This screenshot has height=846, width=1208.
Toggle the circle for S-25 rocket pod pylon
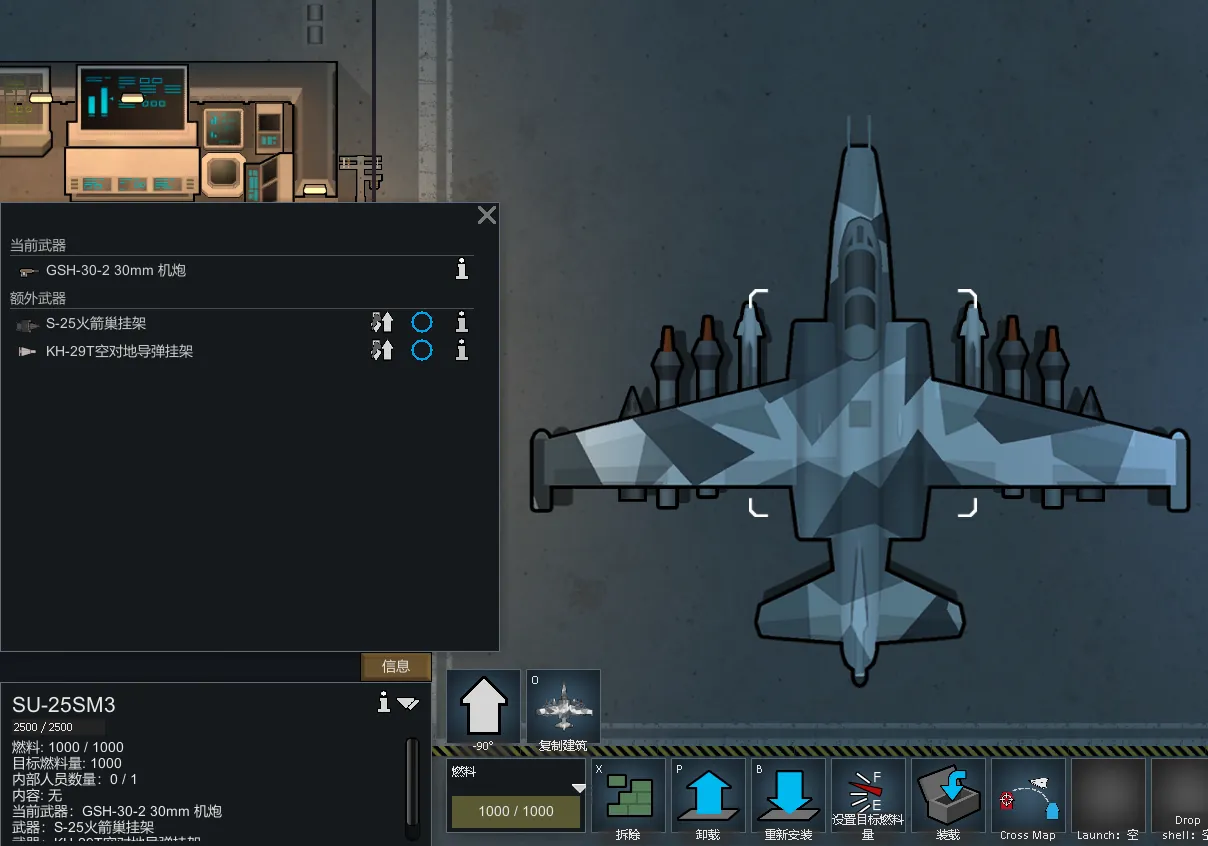click(422, 323)
